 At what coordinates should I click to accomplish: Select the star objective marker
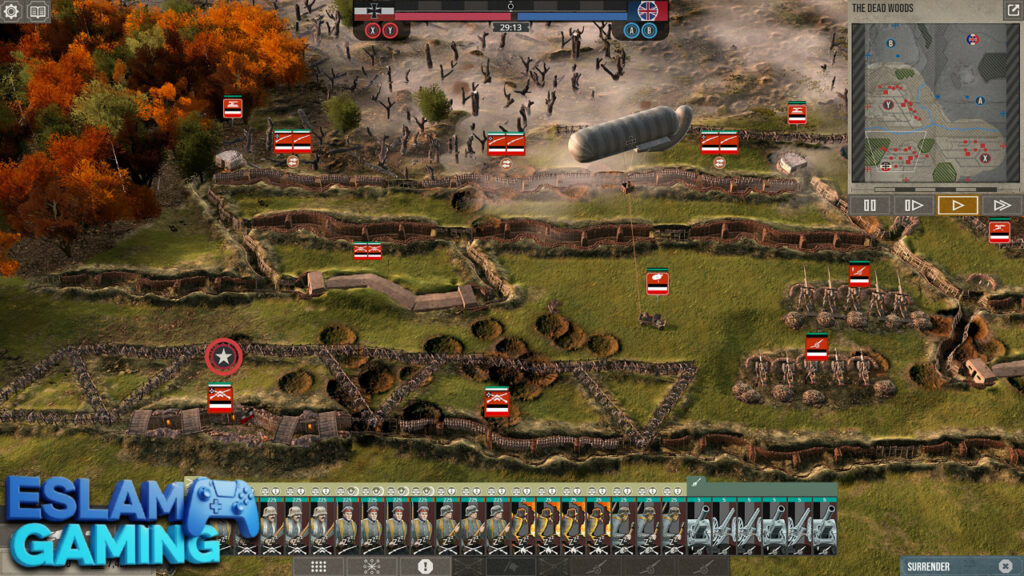224,357
